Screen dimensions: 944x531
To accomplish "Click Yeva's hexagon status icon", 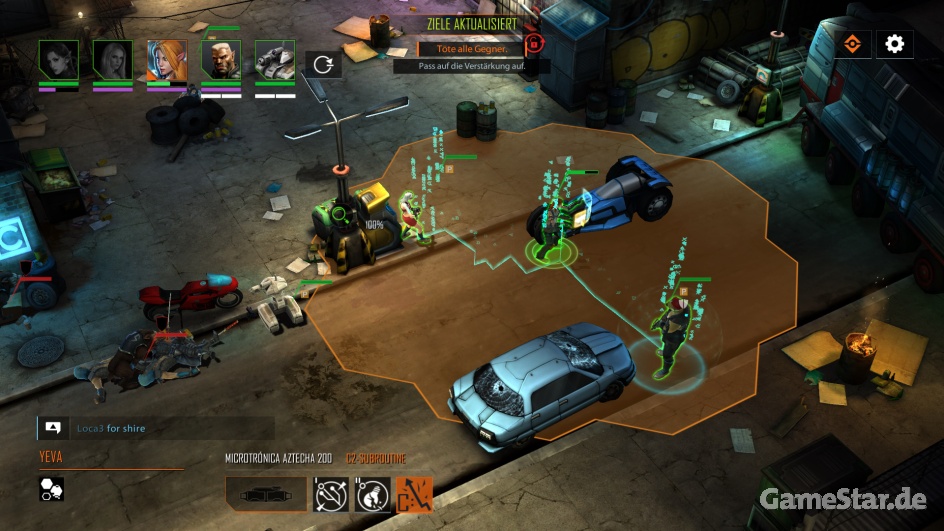I will coord(52,488).
